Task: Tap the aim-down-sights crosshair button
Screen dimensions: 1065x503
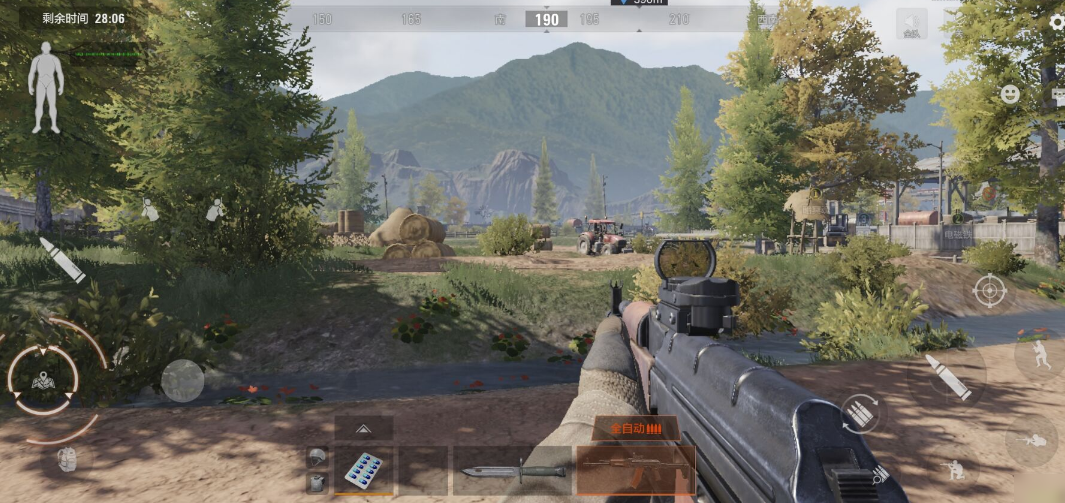Action: coord(989,291)
